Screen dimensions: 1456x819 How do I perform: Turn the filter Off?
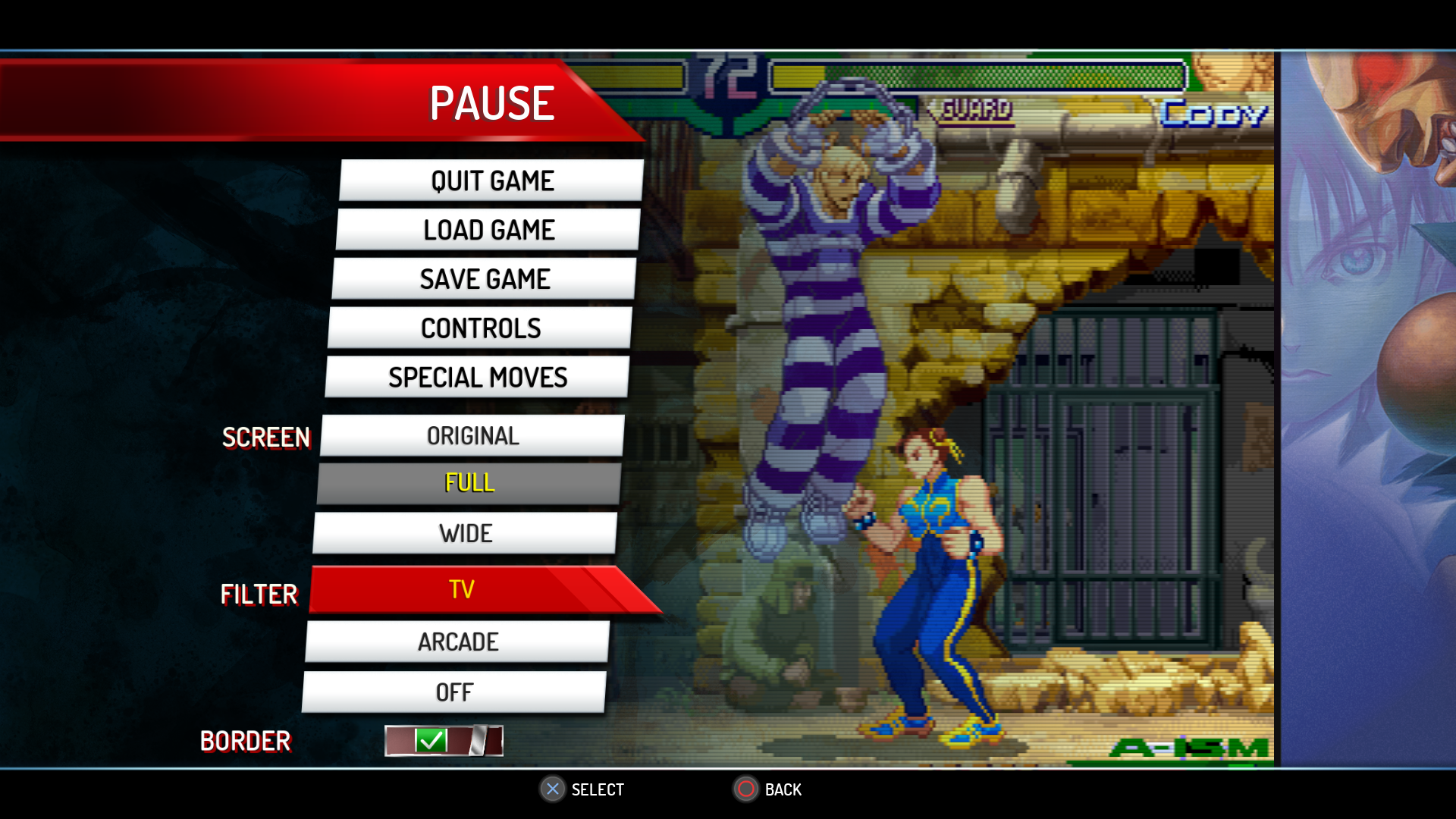click(454, 692)
